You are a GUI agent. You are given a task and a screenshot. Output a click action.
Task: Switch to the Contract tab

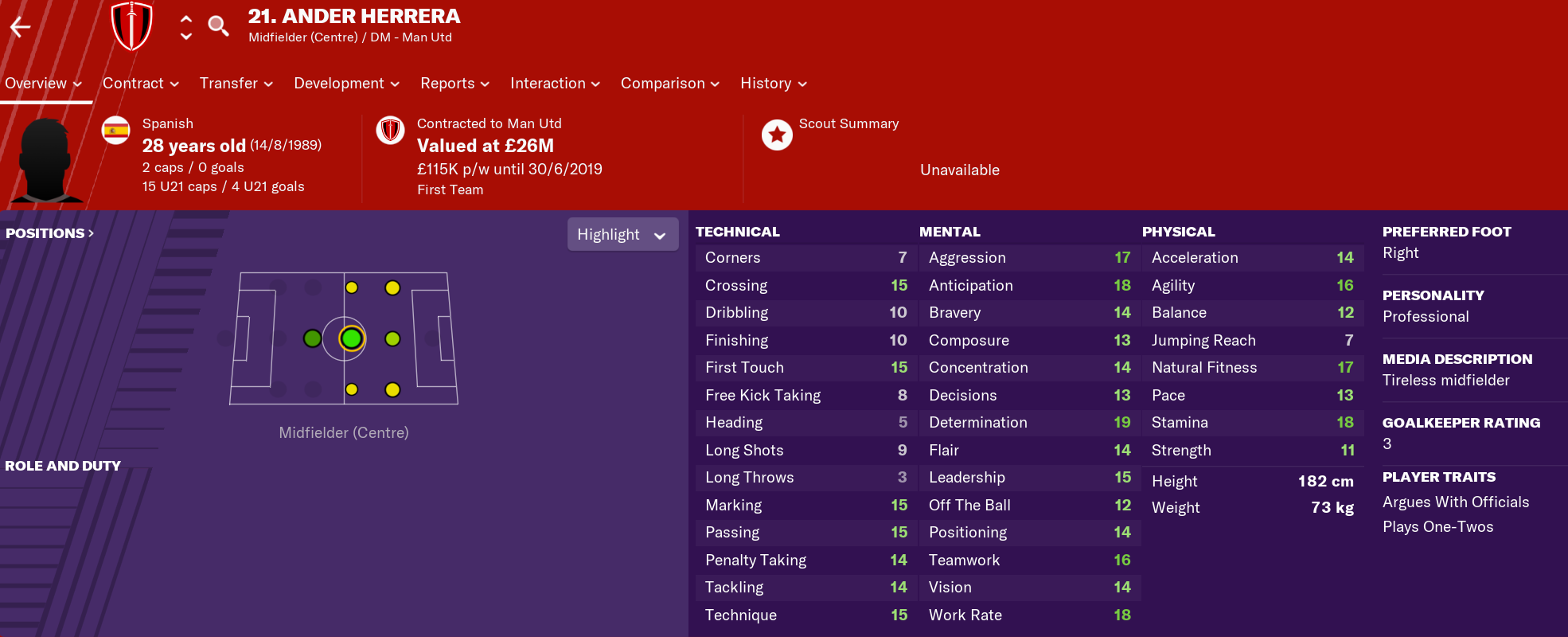134,83
